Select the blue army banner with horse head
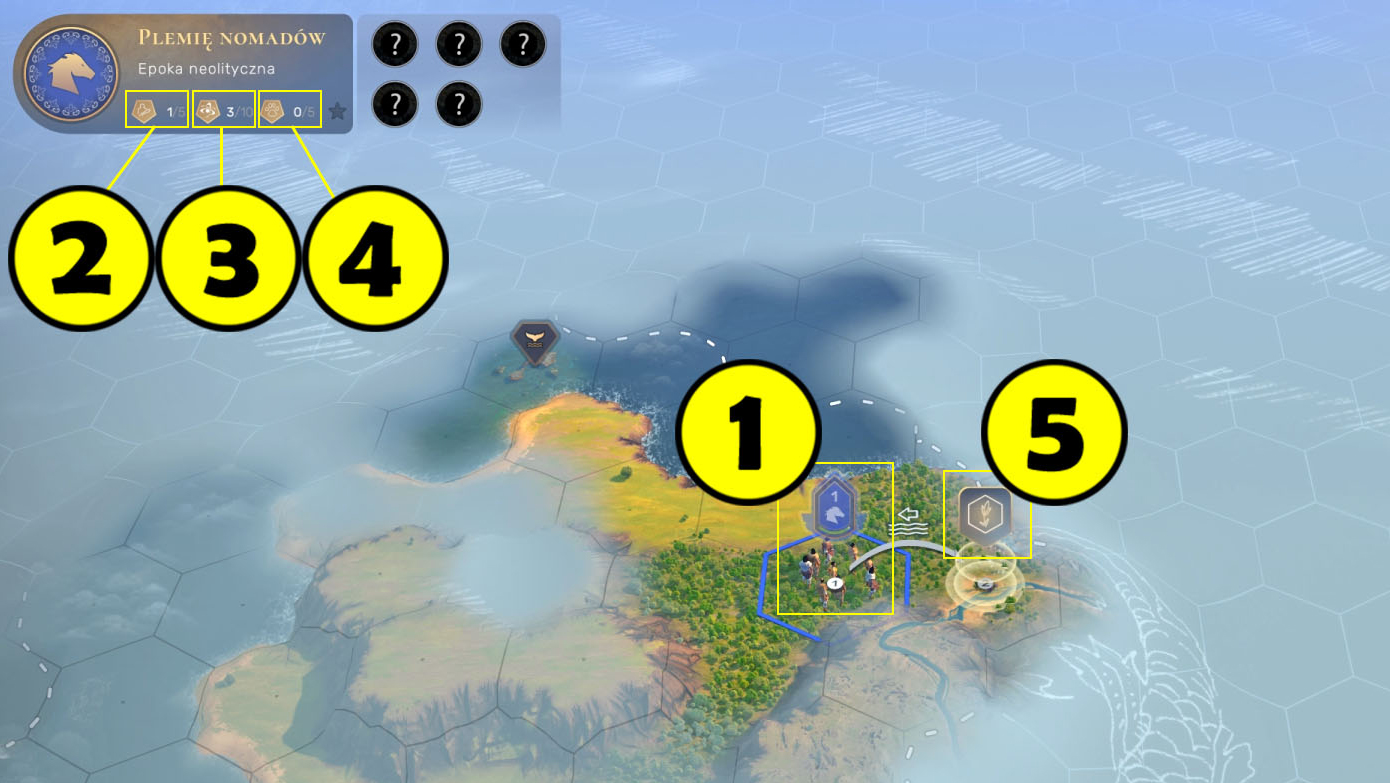This screenshot has width=1390, height=783. tap(834, 506)
